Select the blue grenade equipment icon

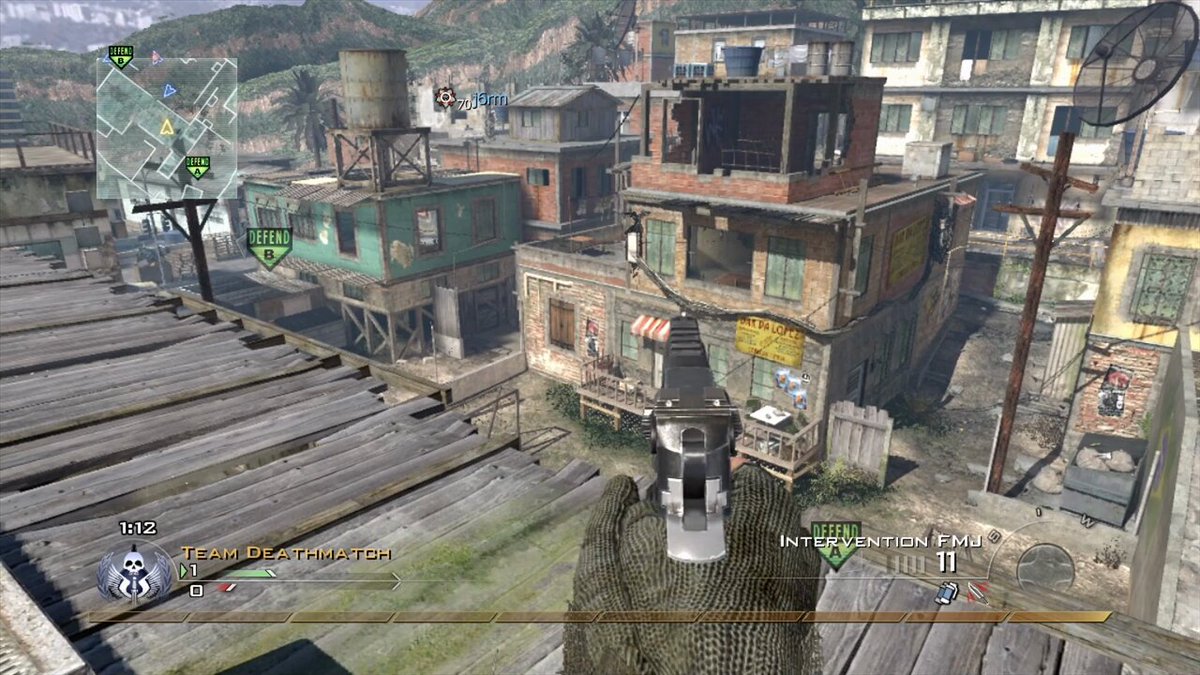click(945, 592)
